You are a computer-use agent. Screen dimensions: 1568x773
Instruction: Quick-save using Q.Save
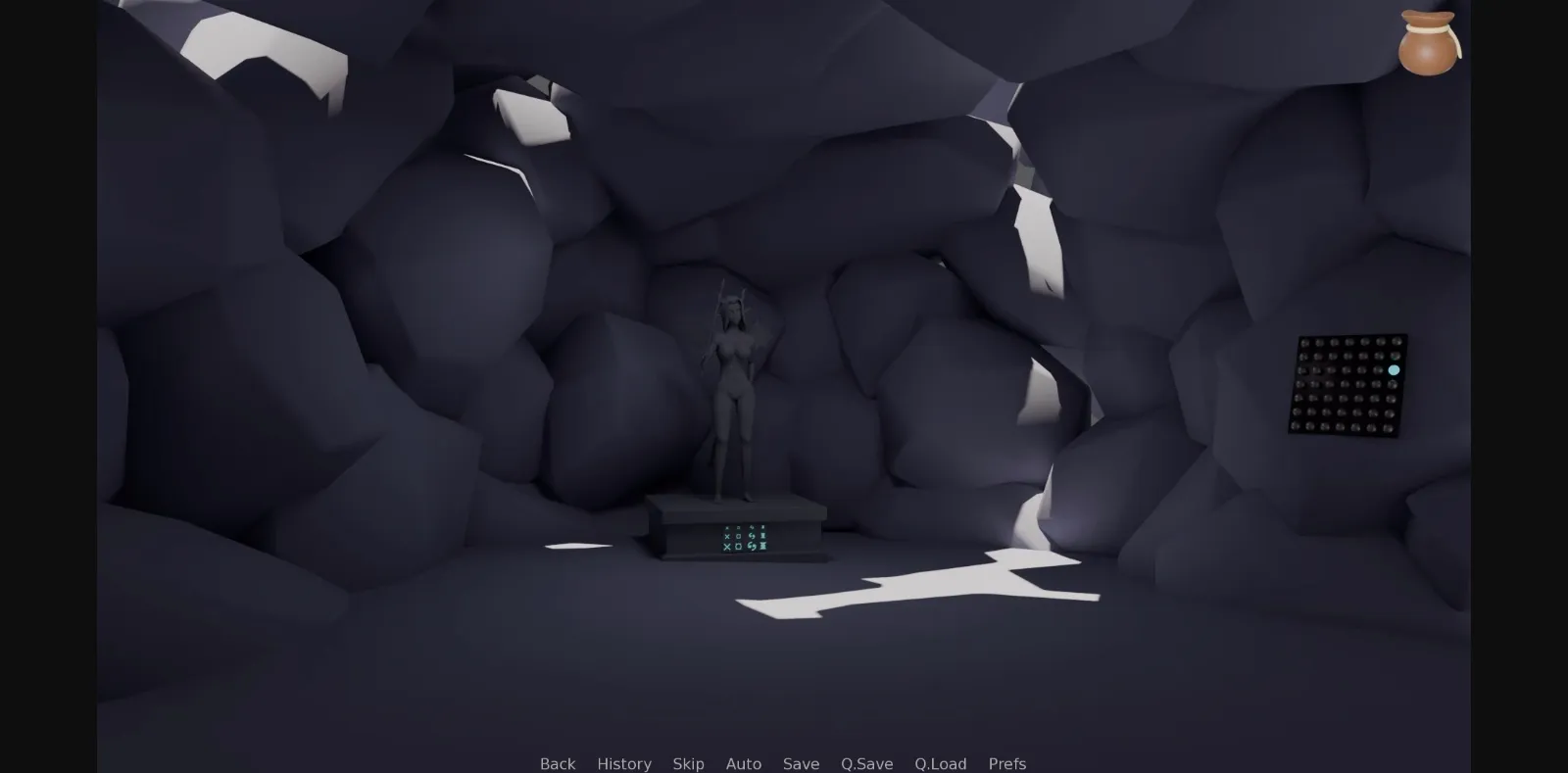pos(867,763)
